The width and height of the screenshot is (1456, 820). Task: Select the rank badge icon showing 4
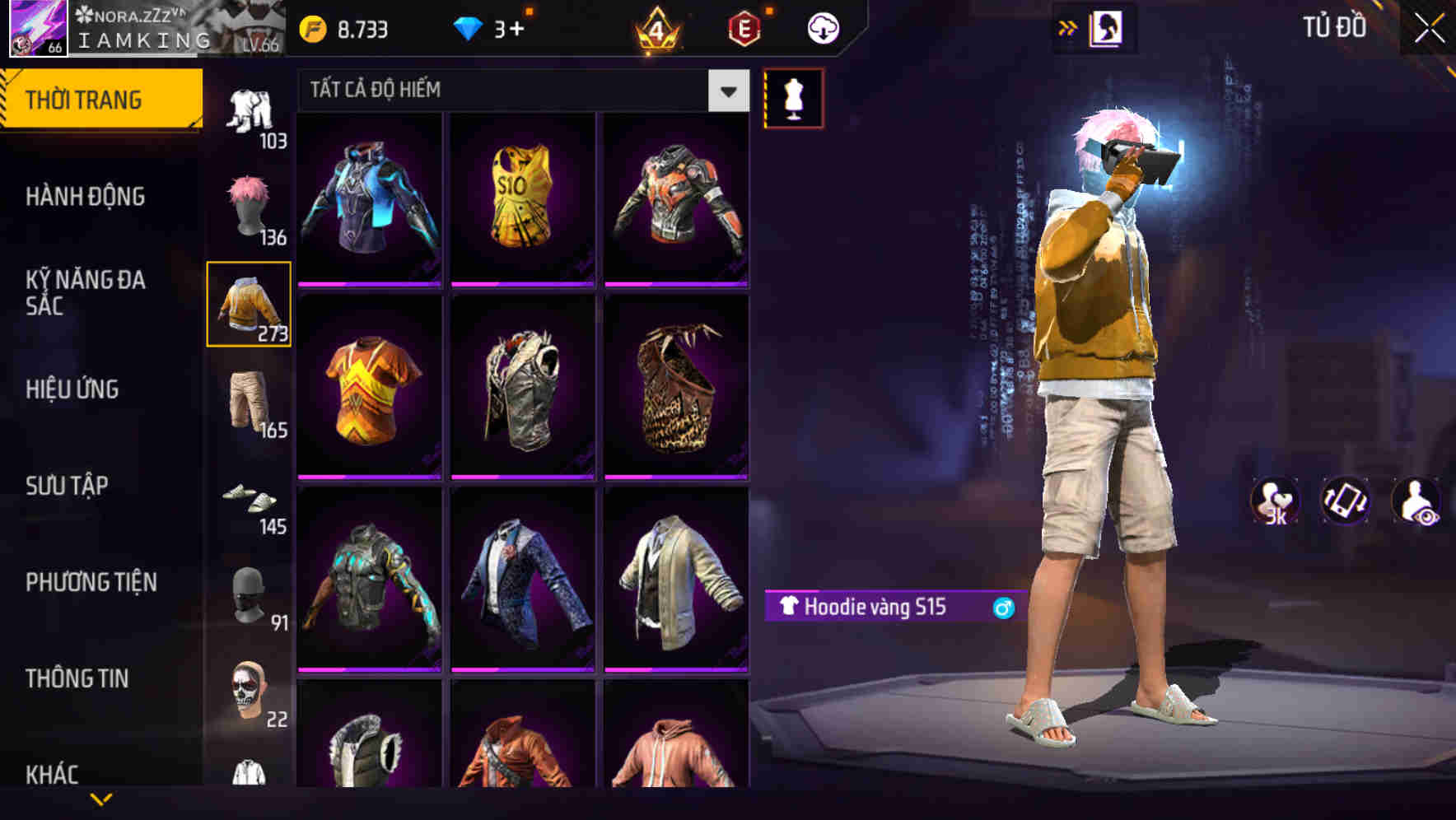[x=655, y=30]
